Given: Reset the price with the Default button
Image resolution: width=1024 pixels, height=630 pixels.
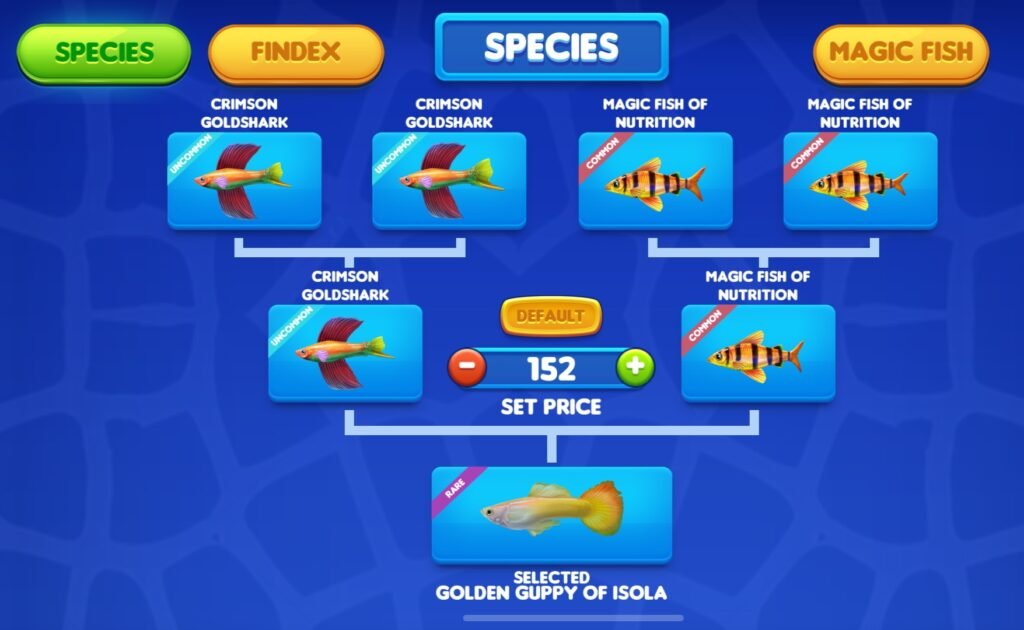Looking at the screenshot, I should 551,317.
